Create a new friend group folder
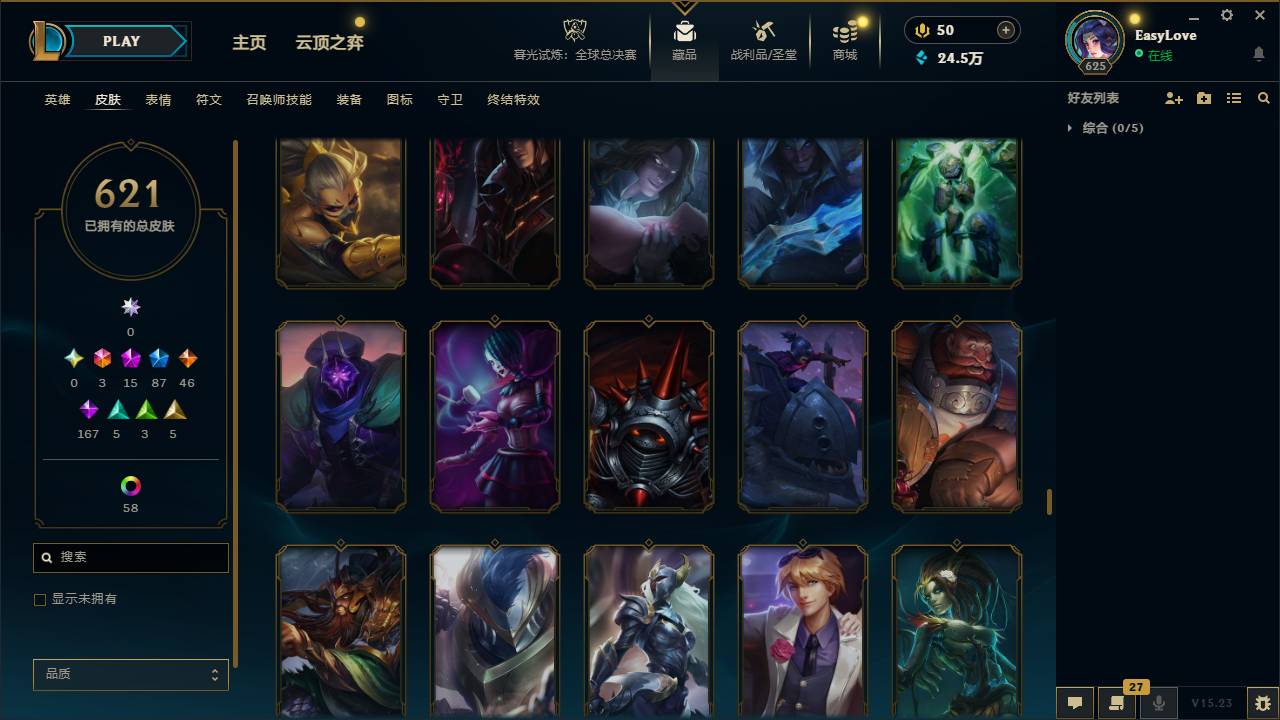Screen dimensions: 1280x720 [1203, 97]
